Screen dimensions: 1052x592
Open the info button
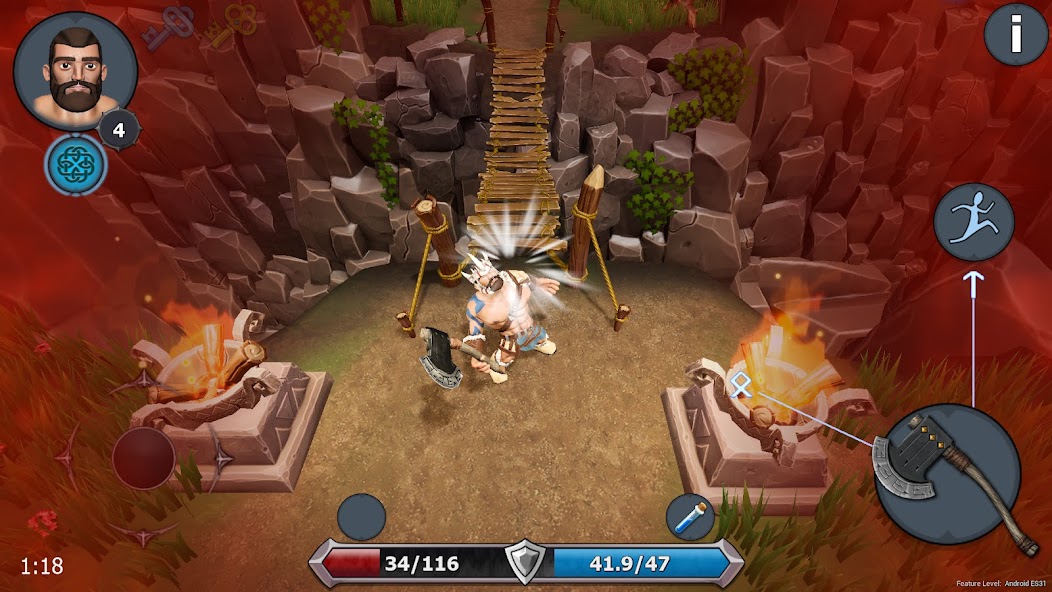click(x=1015, y=36)
